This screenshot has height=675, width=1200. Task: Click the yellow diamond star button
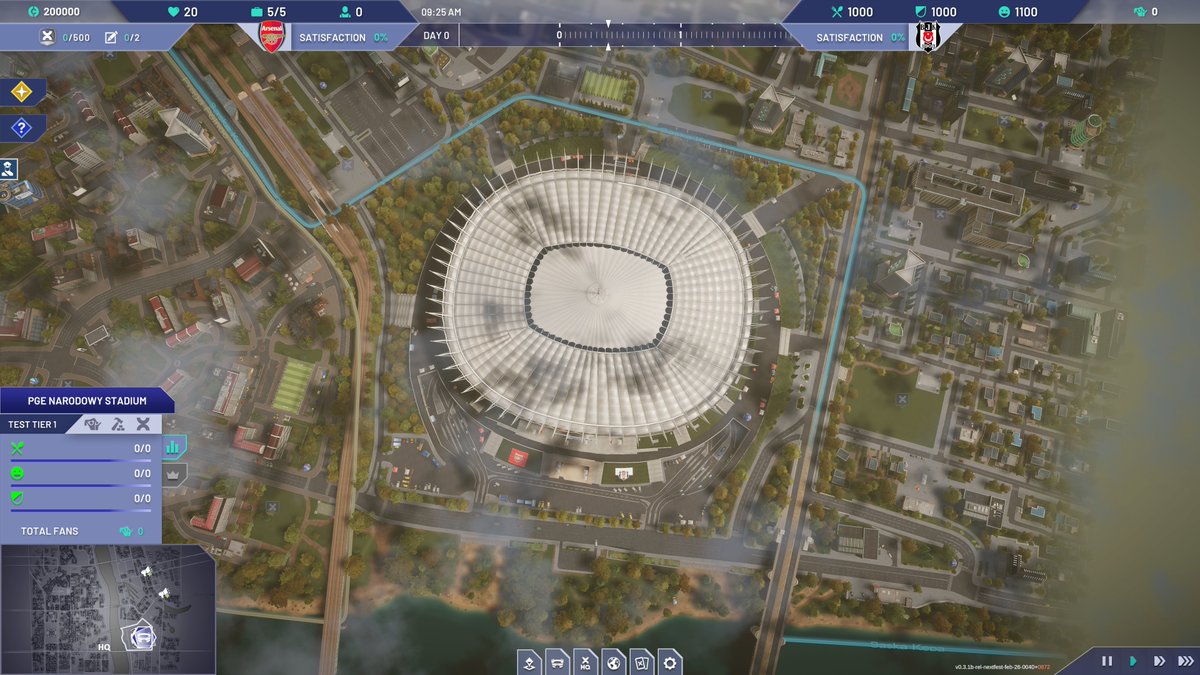click(x=21, y=92)
